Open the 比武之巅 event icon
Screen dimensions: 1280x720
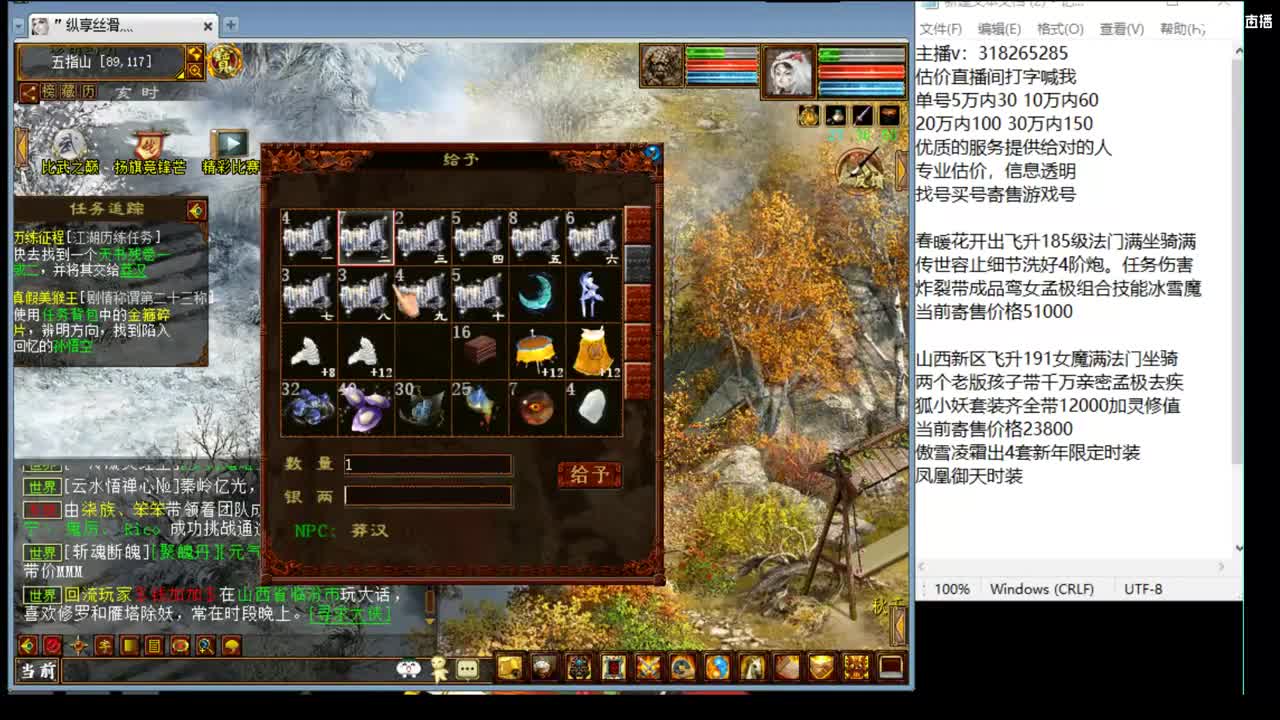(67, 143)
